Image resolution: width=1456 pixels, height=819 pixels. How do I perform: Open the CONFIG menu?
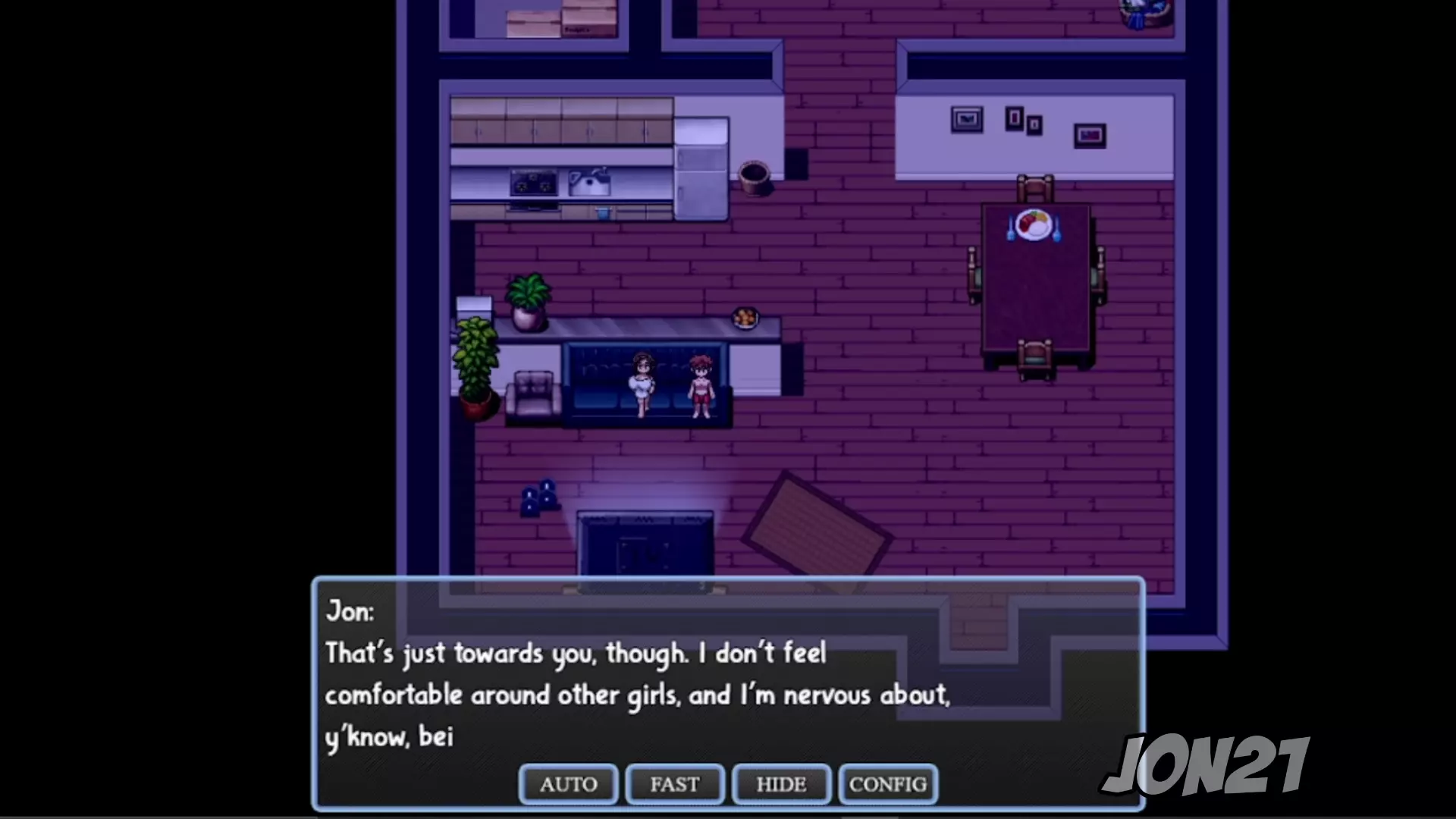[888, 784]
